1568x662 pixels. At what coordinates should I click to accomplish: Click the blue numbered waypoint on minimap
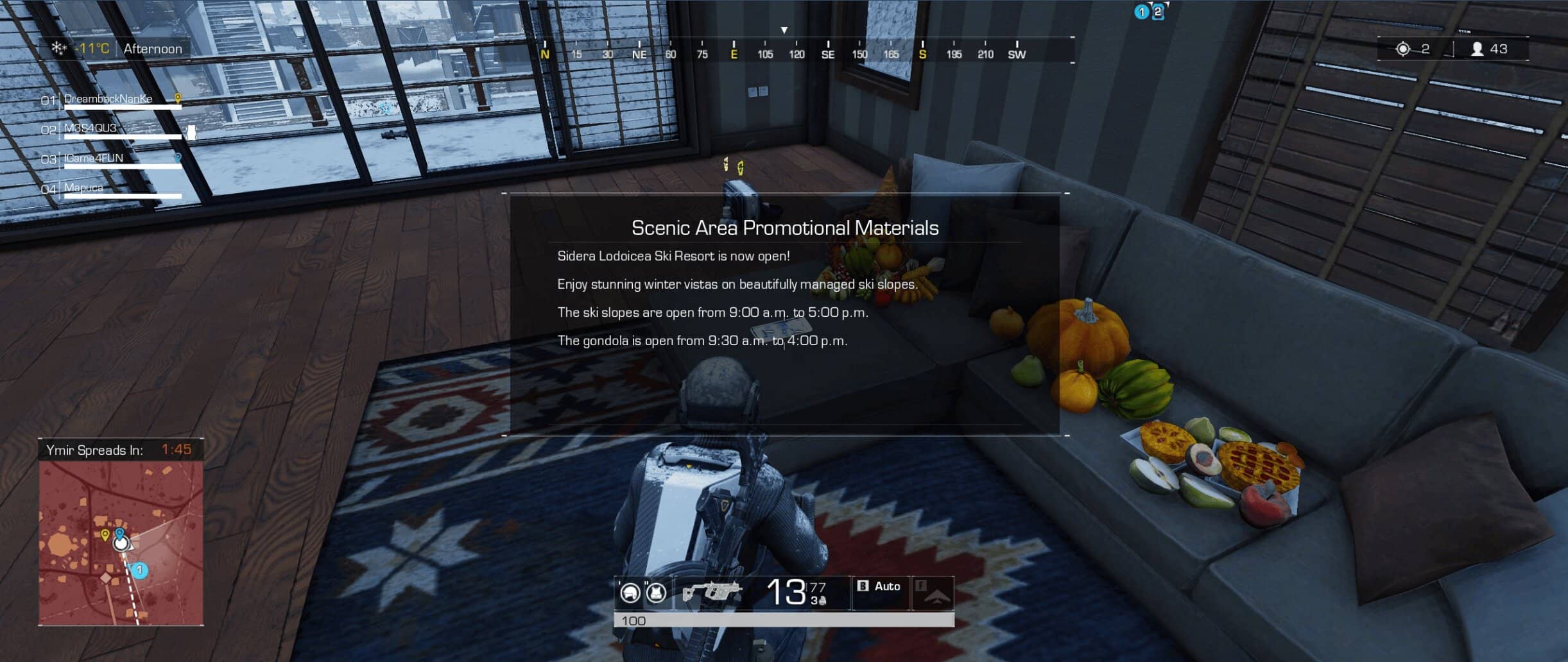coord(139,570)
